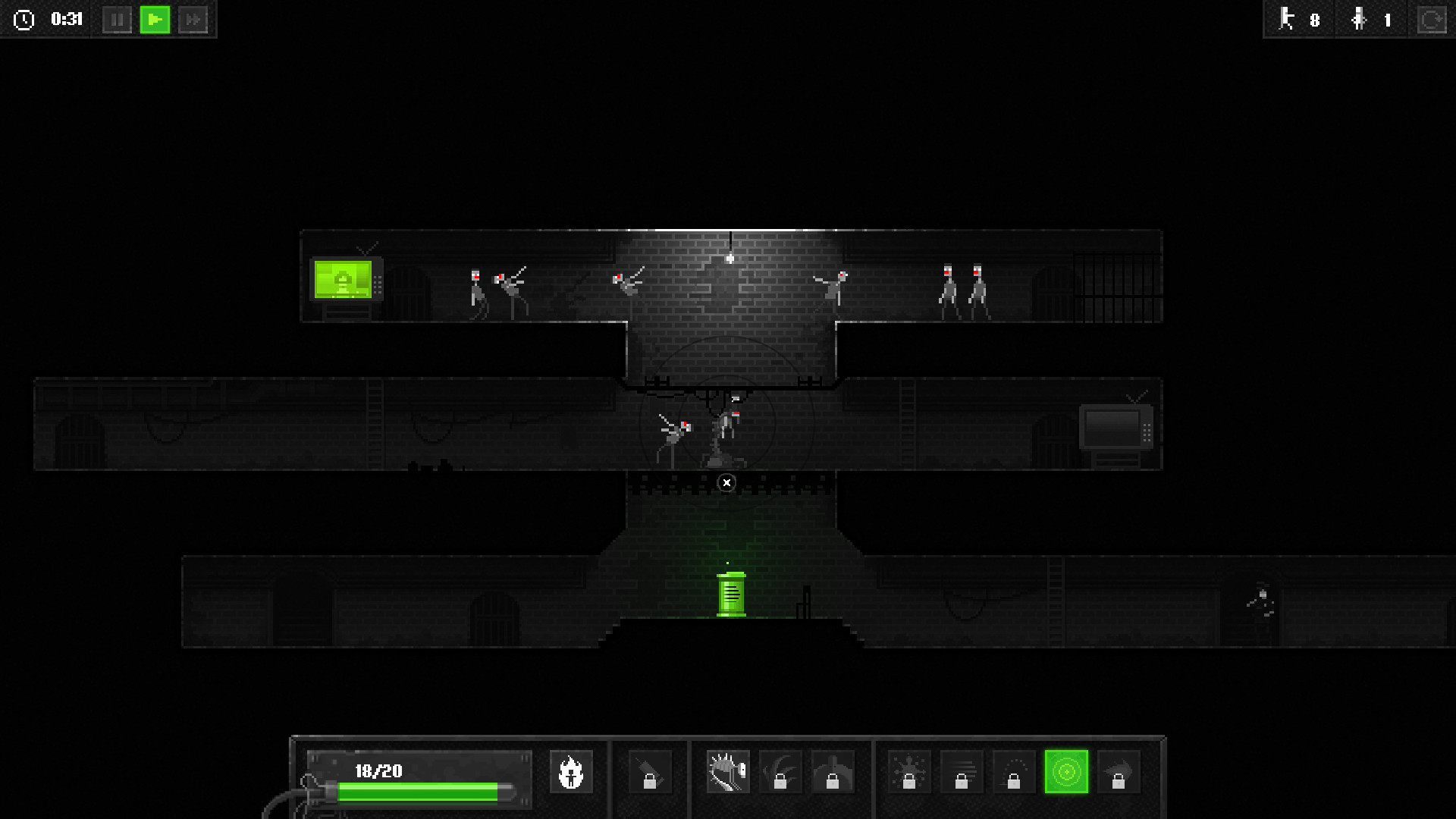Image resolution: width=1456 pixels, height=819 pixels.
Task: Select the spider zombie mutation icon
Action: pyautogui.click(x=726, y=770)
